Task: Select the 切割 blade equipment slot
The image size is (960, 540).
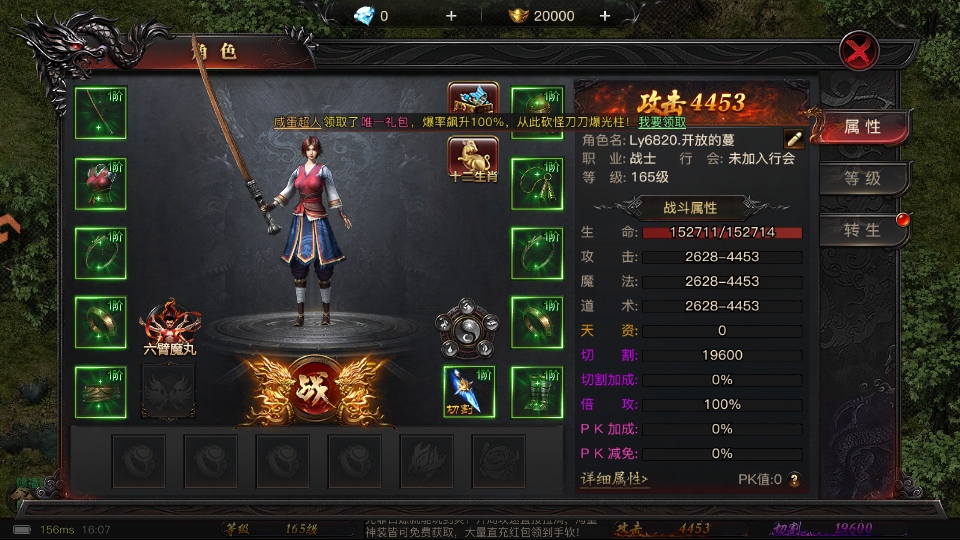Action: [x=469, y=391]
